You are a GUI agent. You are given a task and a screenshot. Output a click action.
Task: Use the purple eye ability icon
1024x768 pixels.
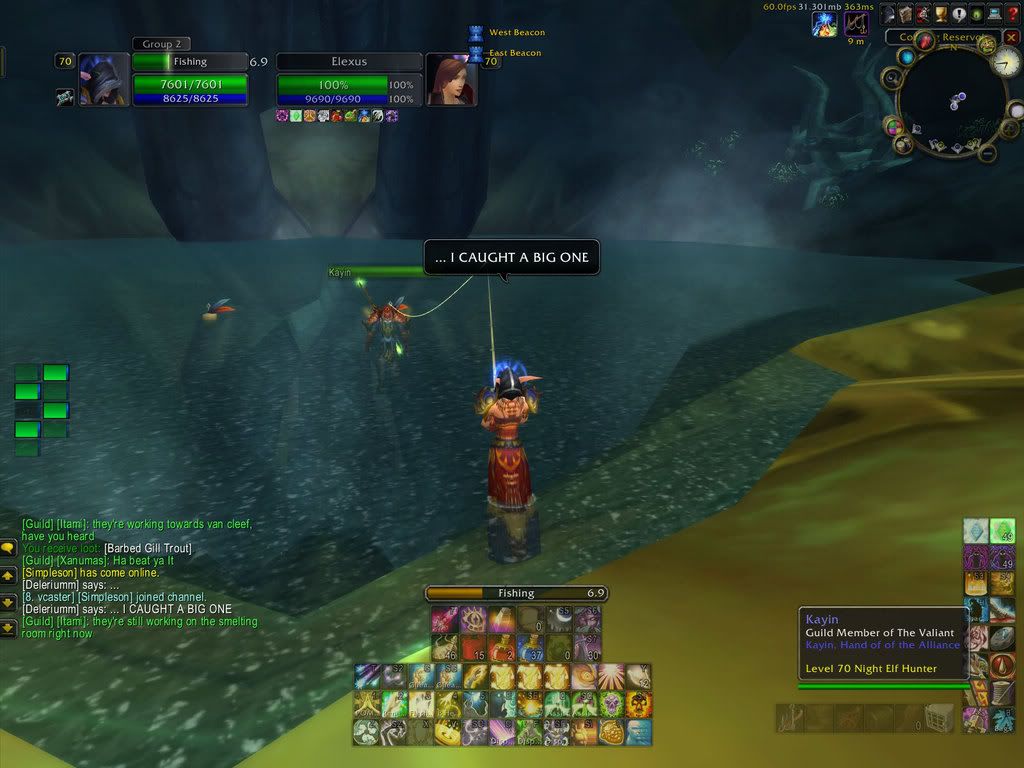472,620
